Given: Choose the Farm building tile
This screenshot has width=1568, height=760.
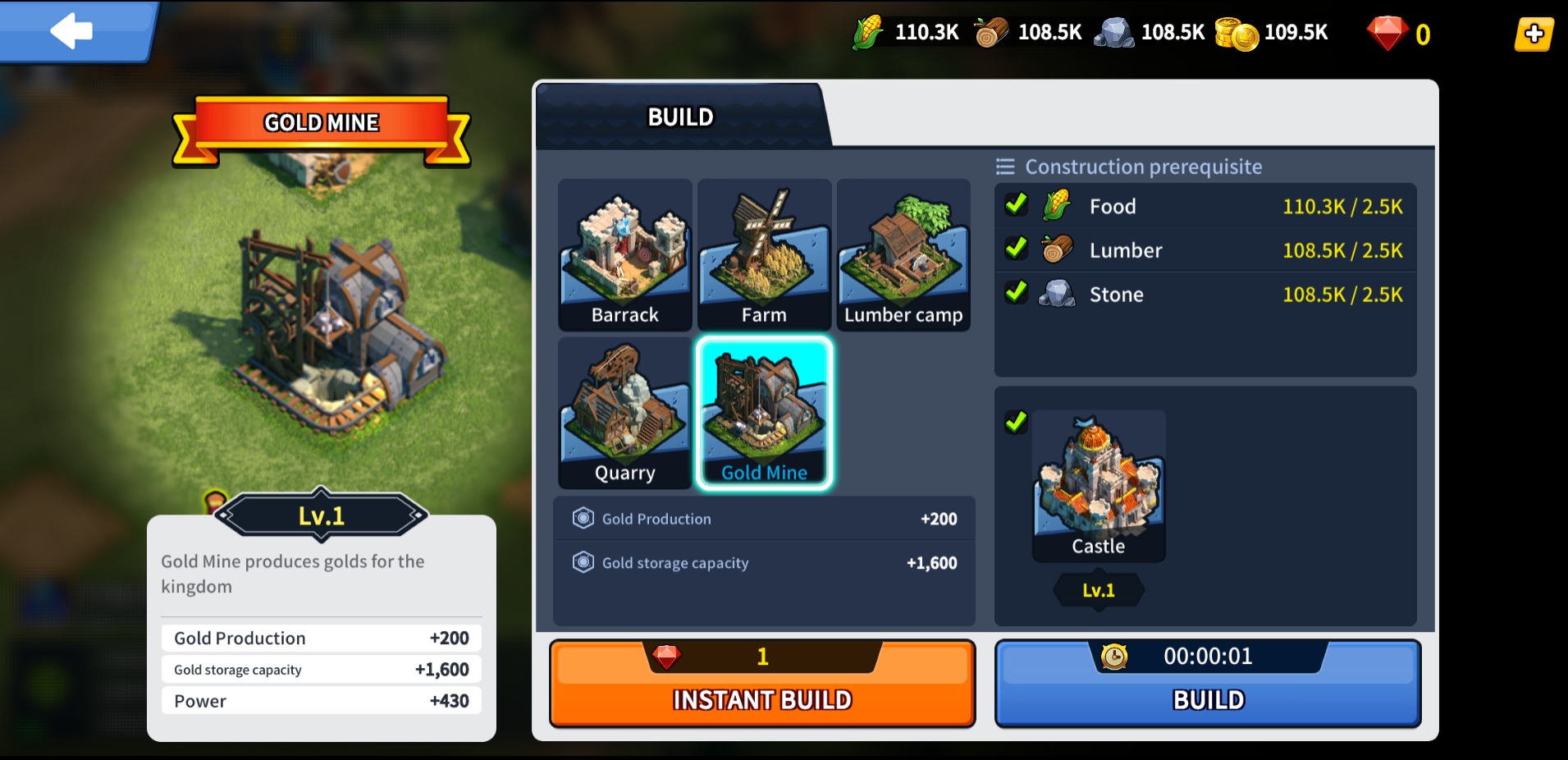Looking at the screenshot, I should (x=764, y=255).
